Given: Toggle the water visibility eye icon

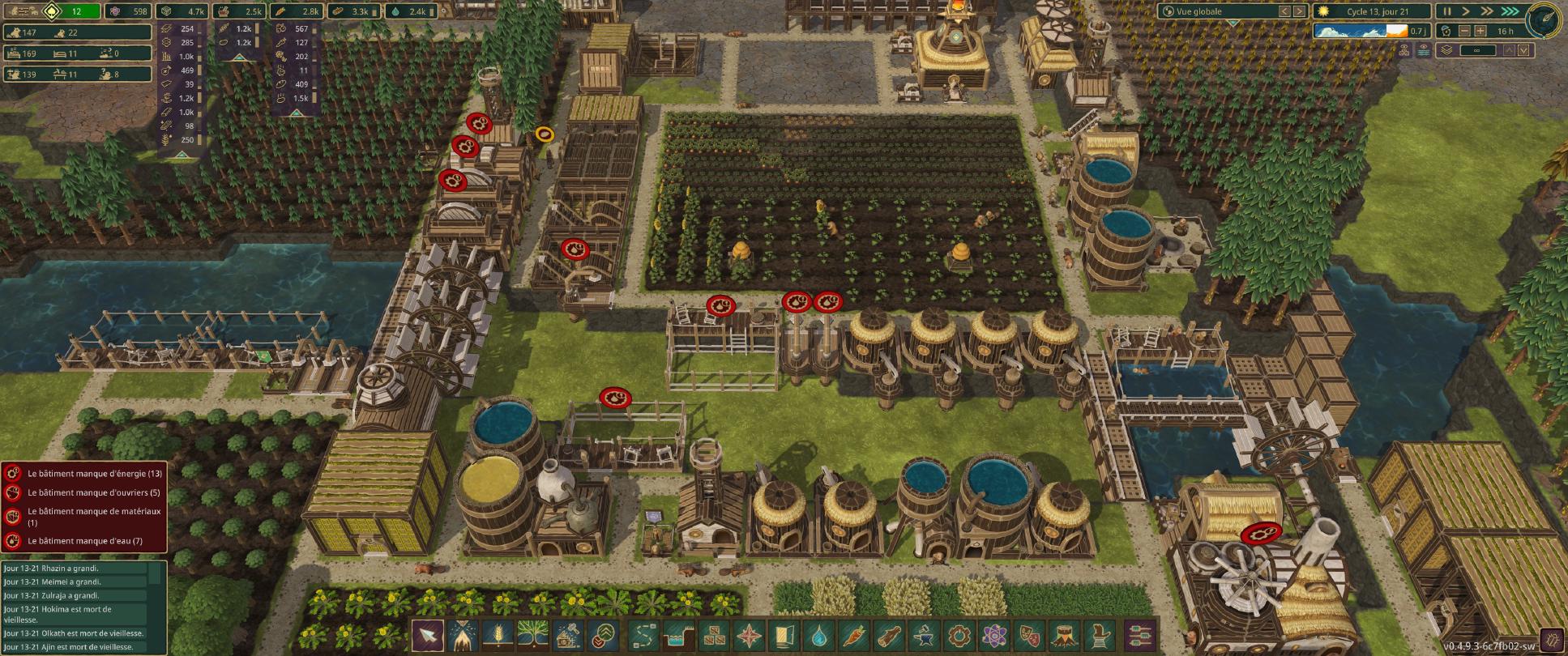Looking at the screenshot, I should tap(1425, 50).
